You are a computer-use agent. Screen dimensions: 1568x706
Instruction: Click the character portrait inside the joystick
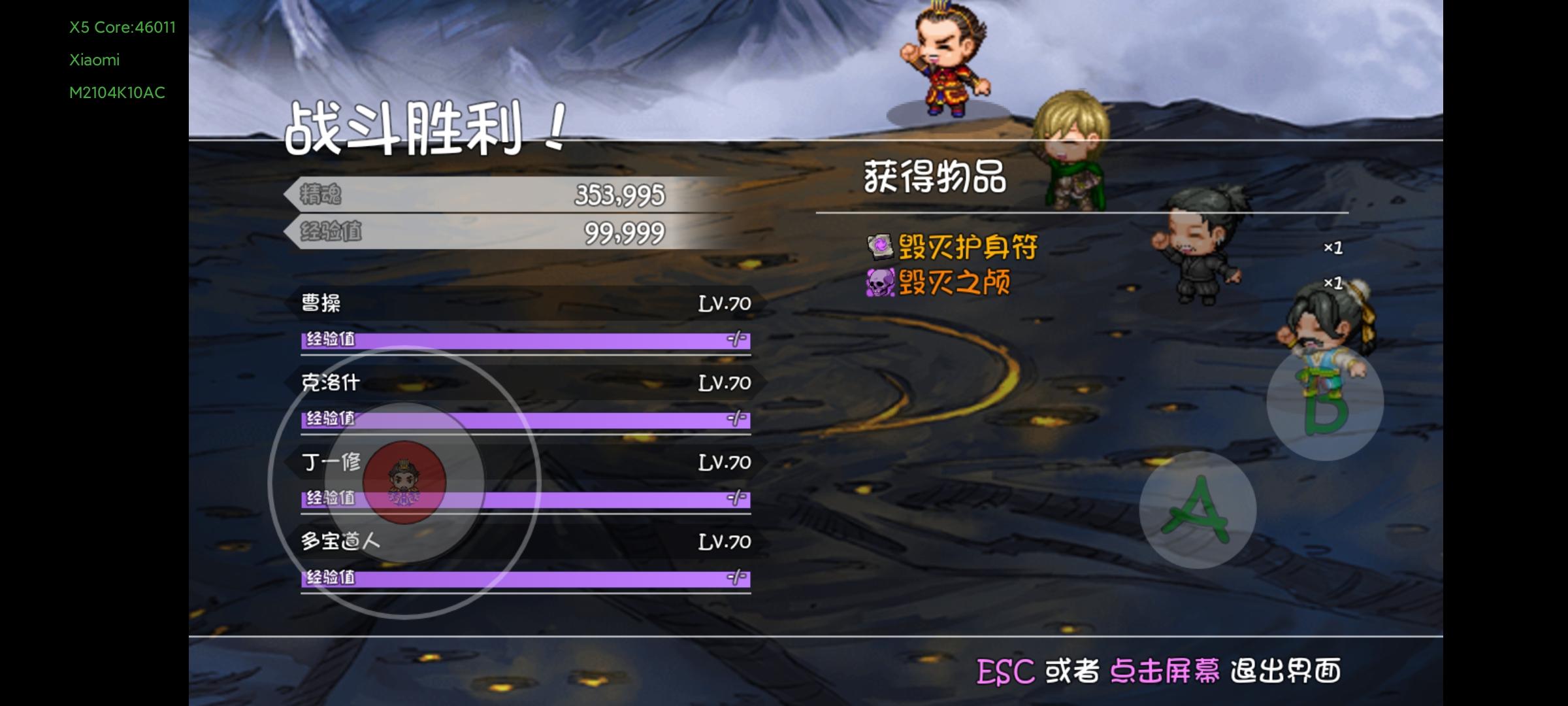click(x=406, y=482)
